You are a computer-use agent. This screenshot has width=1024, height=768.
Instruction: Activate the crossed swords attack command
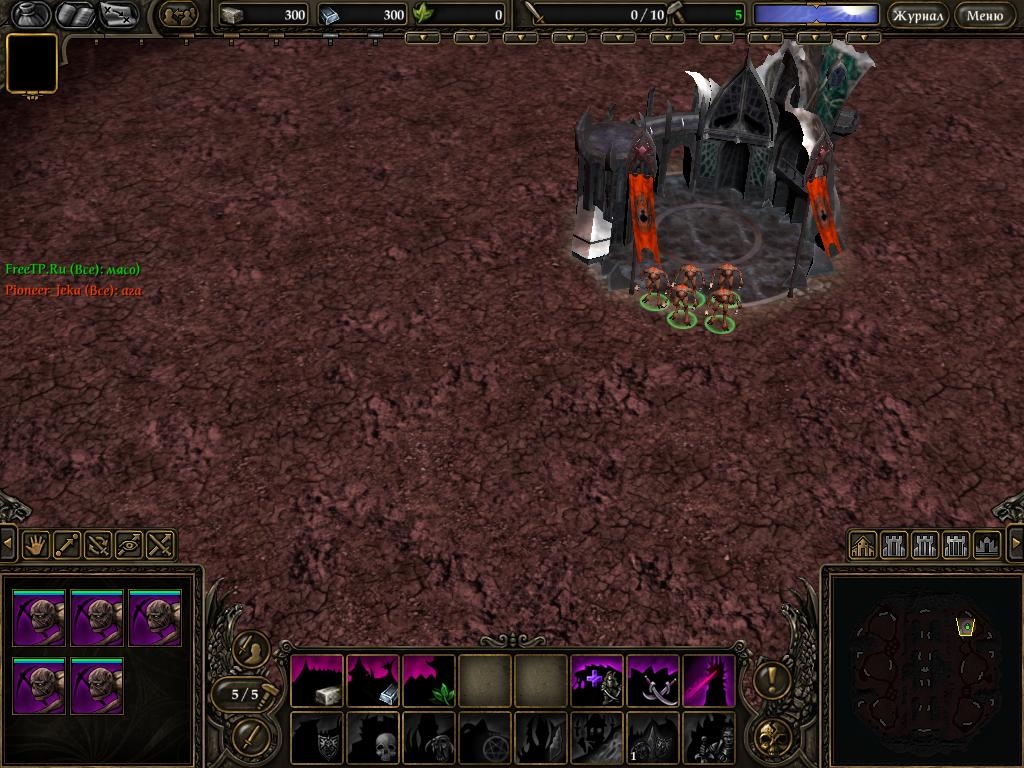pos(160,545)
